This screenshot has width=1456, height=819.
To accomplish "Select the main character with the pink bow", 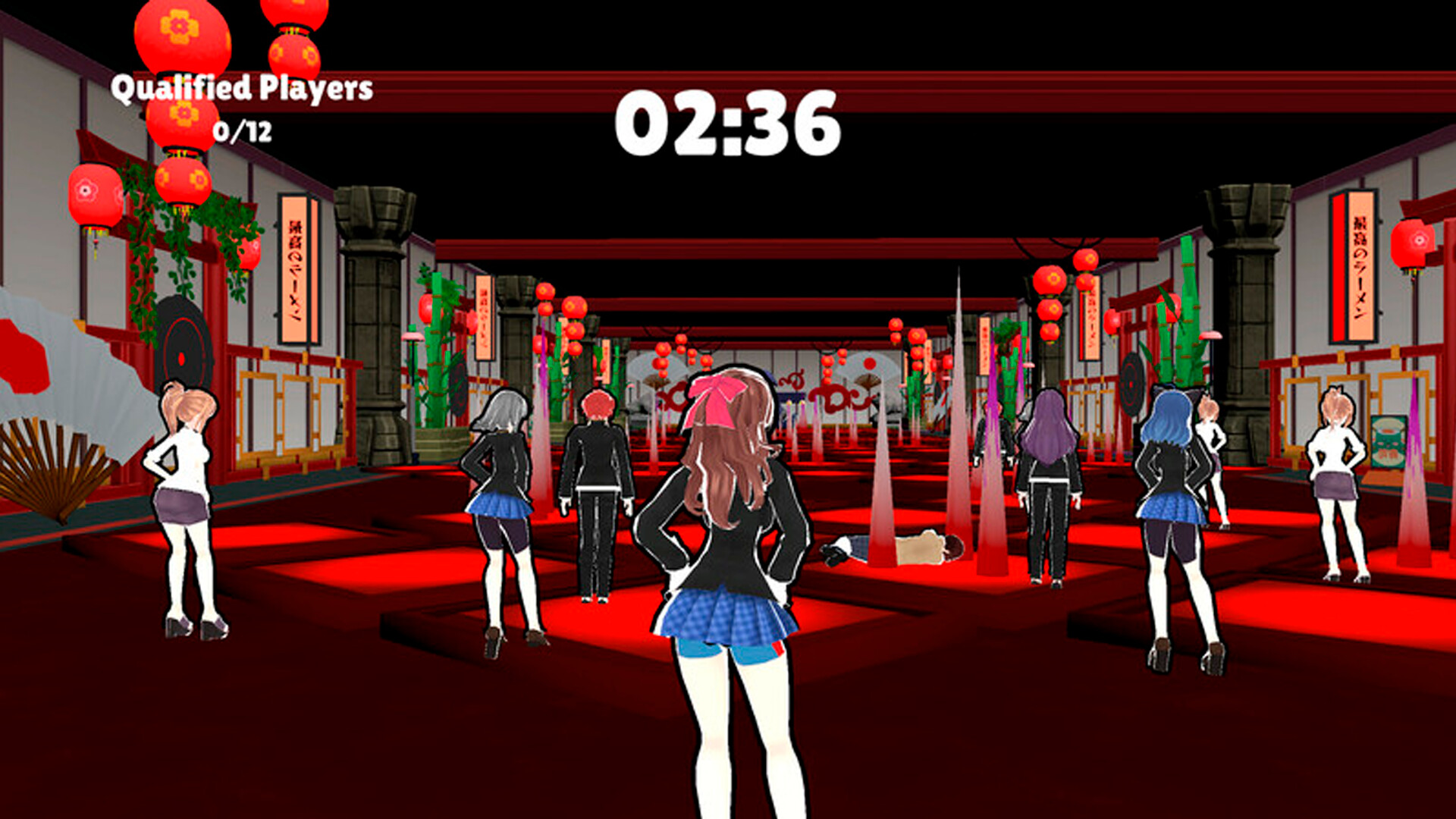I will click(x=728, y=531).
